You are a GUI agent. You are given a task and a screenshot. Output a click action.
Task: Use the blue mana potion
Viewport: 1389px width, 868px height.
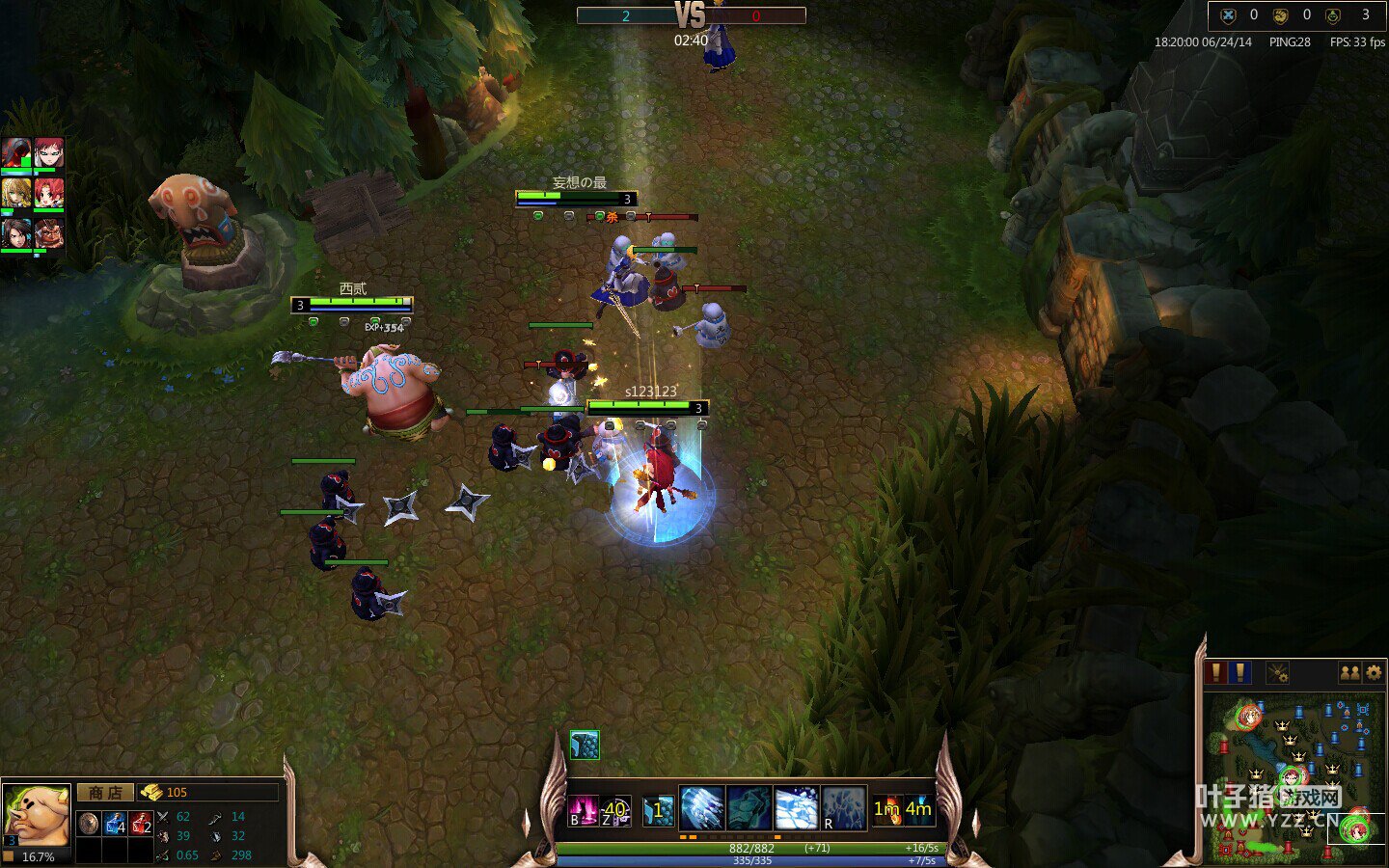(115, 824)
